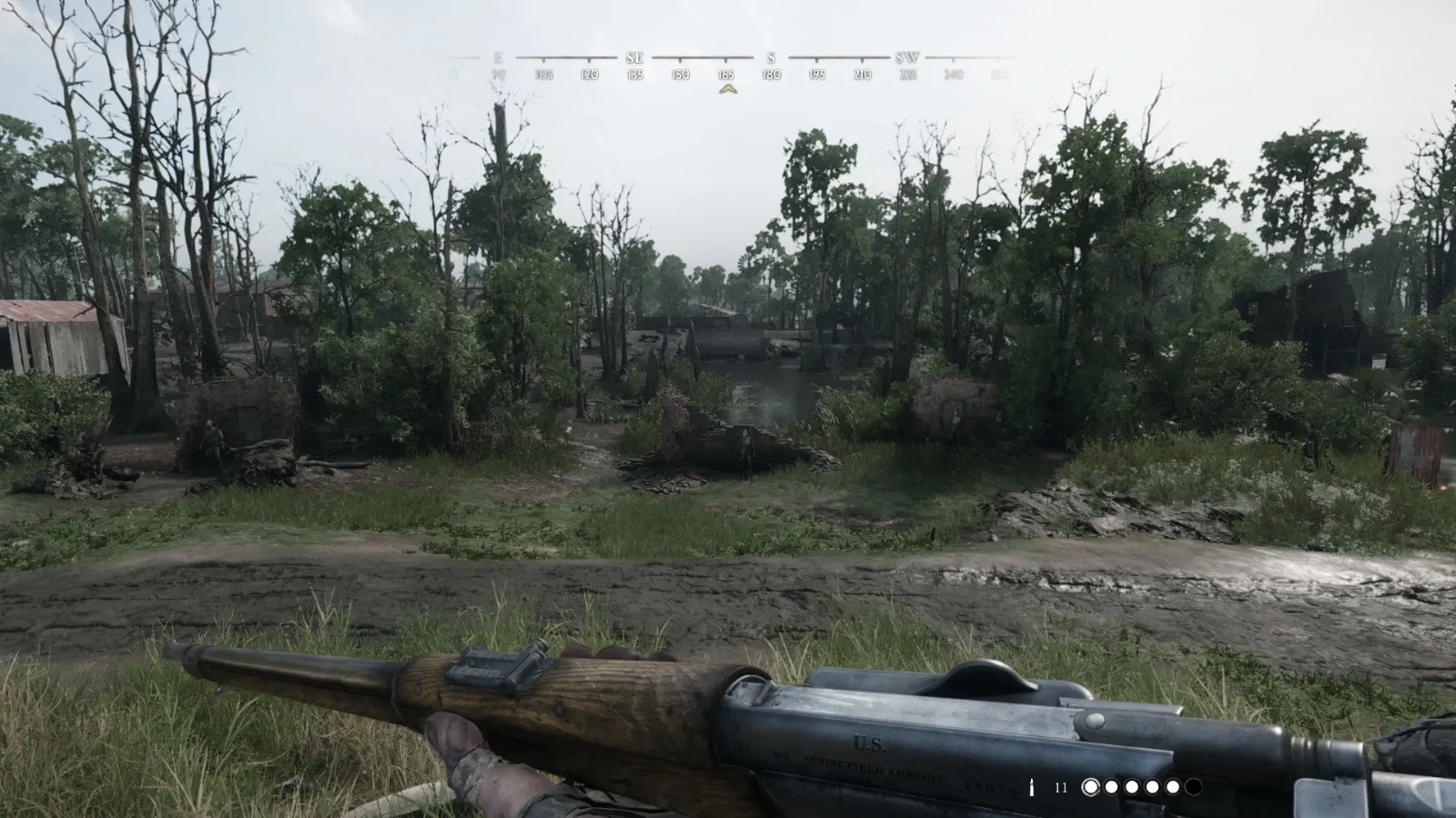Click the reserve ammo count reading 11
The height and width of the screenshot is (818, 1456).
[1060, 786]
